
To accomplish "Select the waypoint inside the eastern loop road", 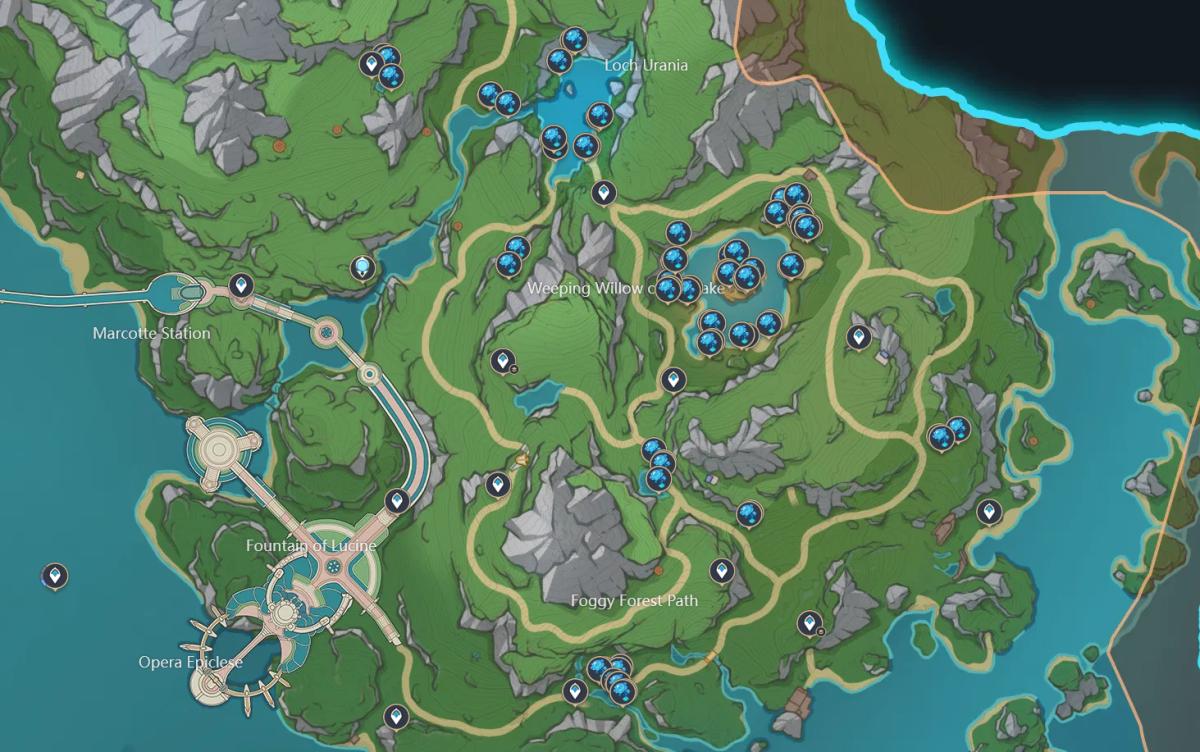I will [x=857, y=338].
